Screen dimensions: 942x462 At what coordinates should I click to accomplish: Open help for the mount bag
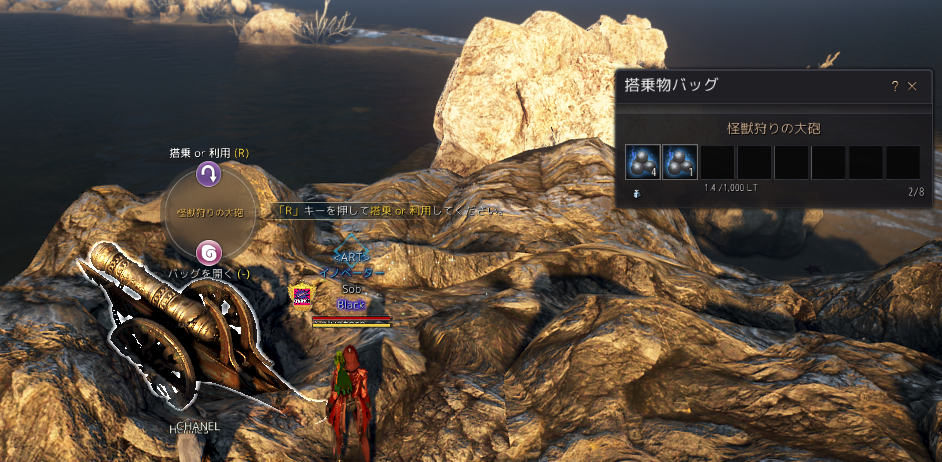tap(893, 87)
